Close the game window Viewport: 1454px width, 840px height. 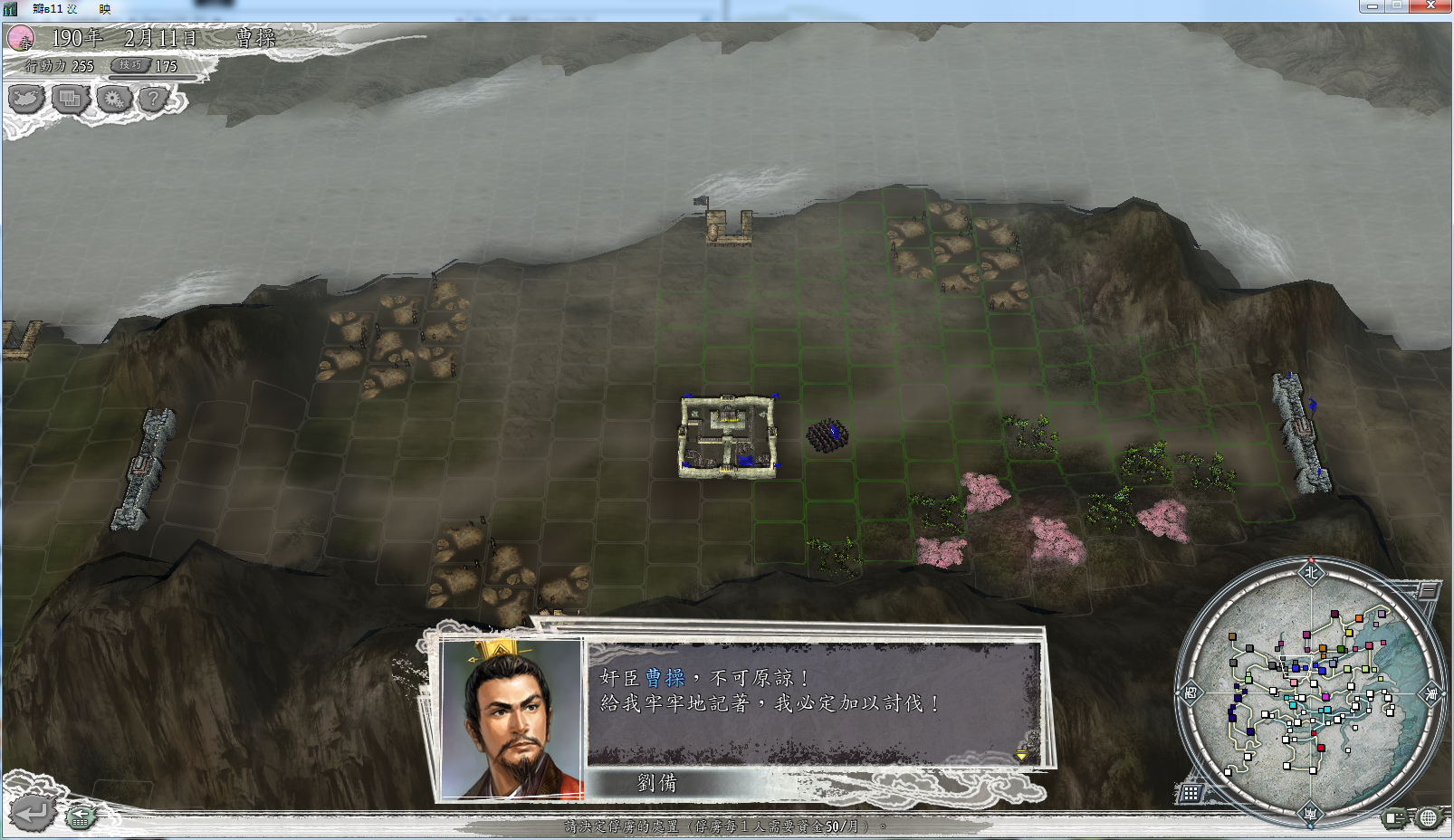(1430, 5)
